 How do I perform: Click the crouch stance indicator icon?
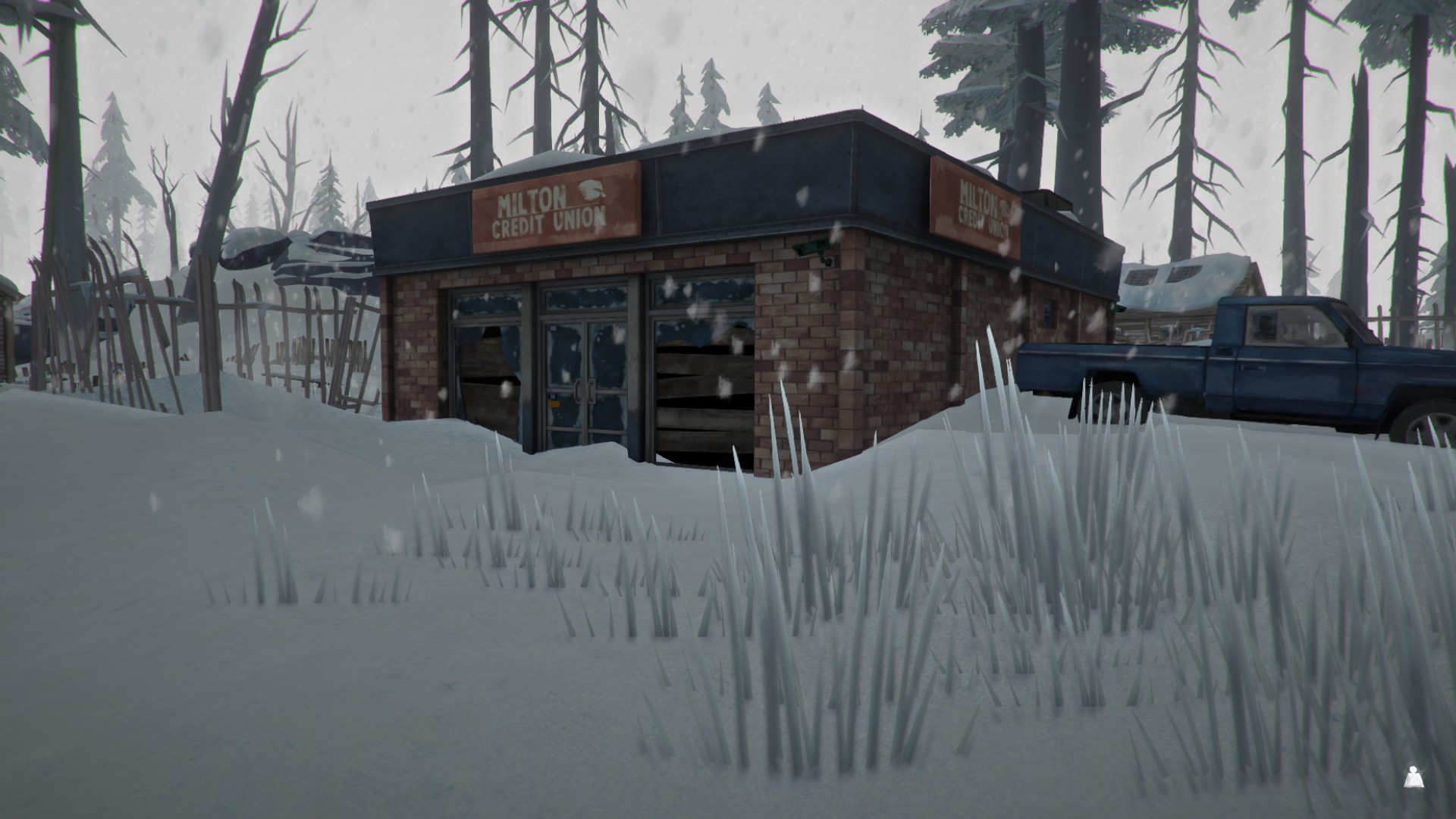click(1412, 777)
